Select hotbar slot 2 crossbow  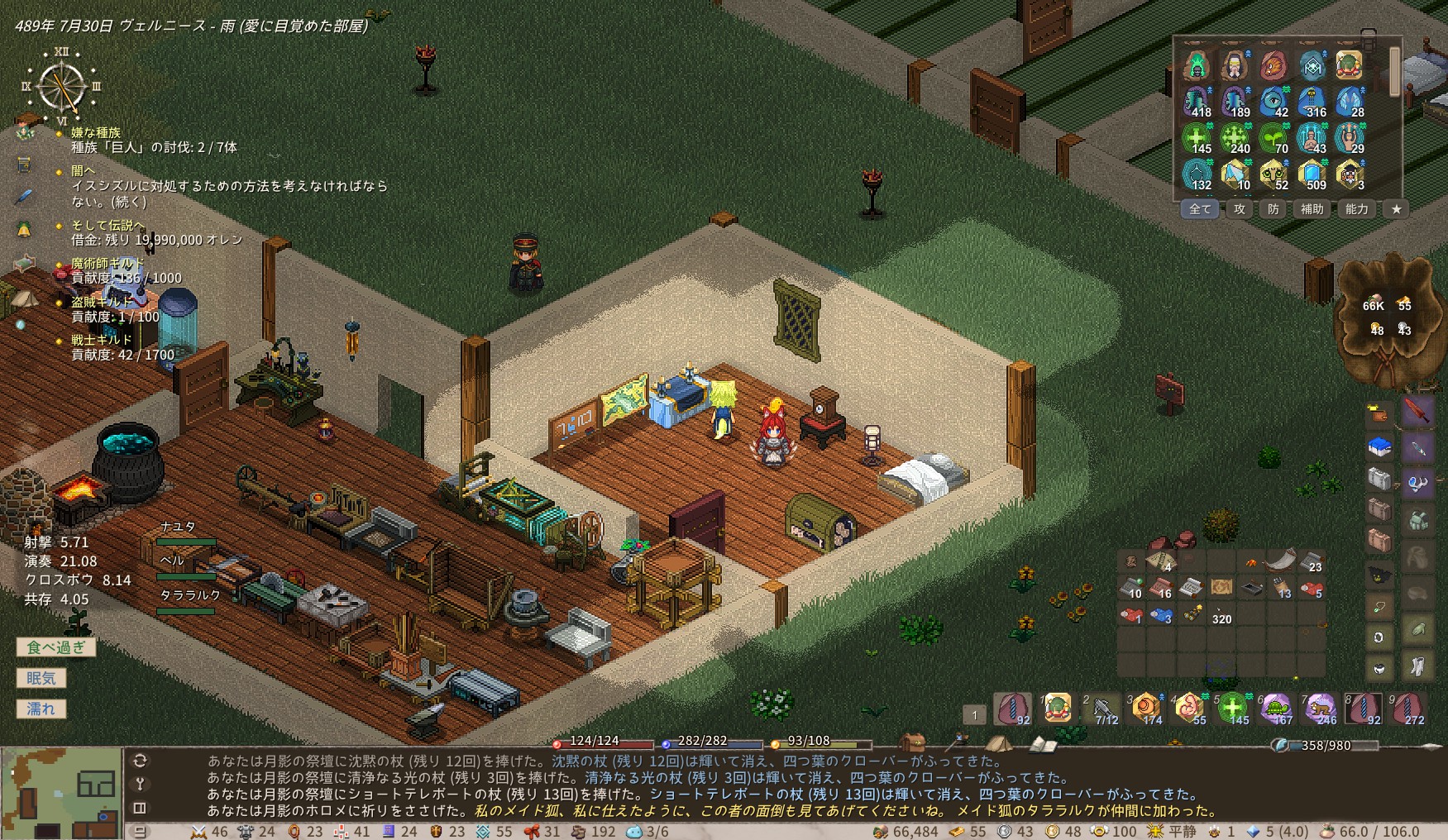click(x=1103, y=709)
